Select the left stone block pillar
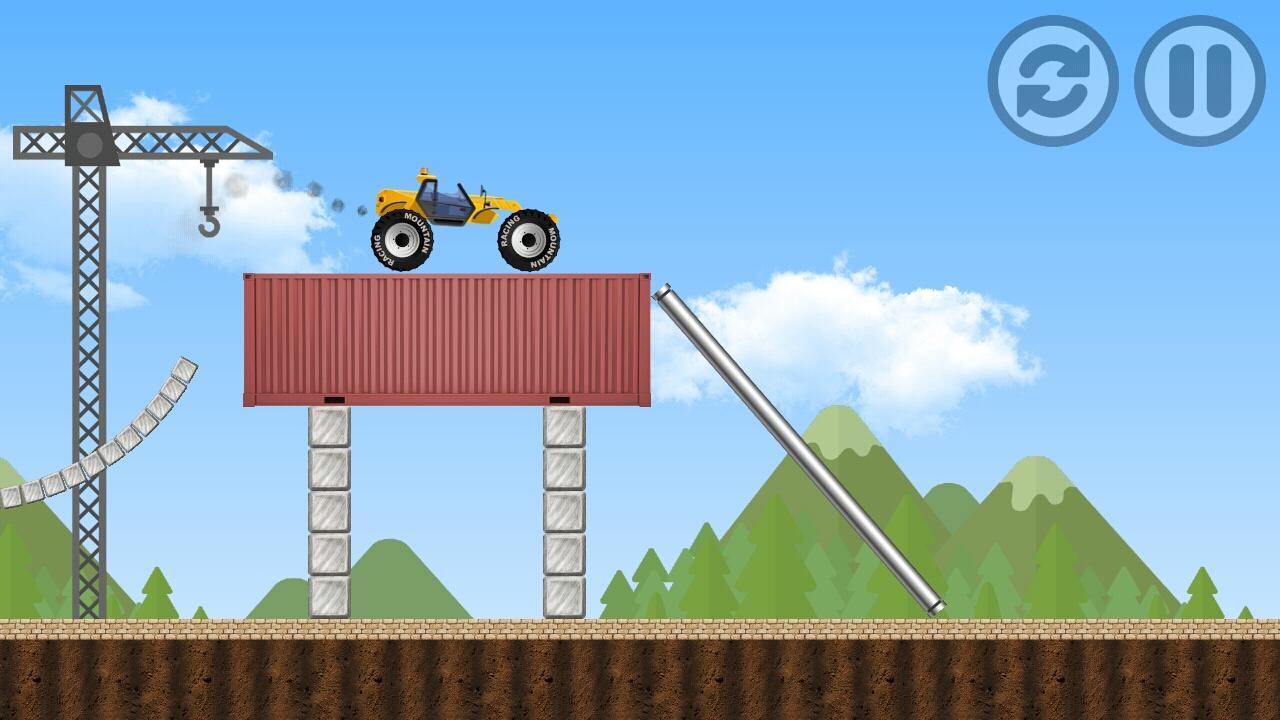 (x=330, y=510)
